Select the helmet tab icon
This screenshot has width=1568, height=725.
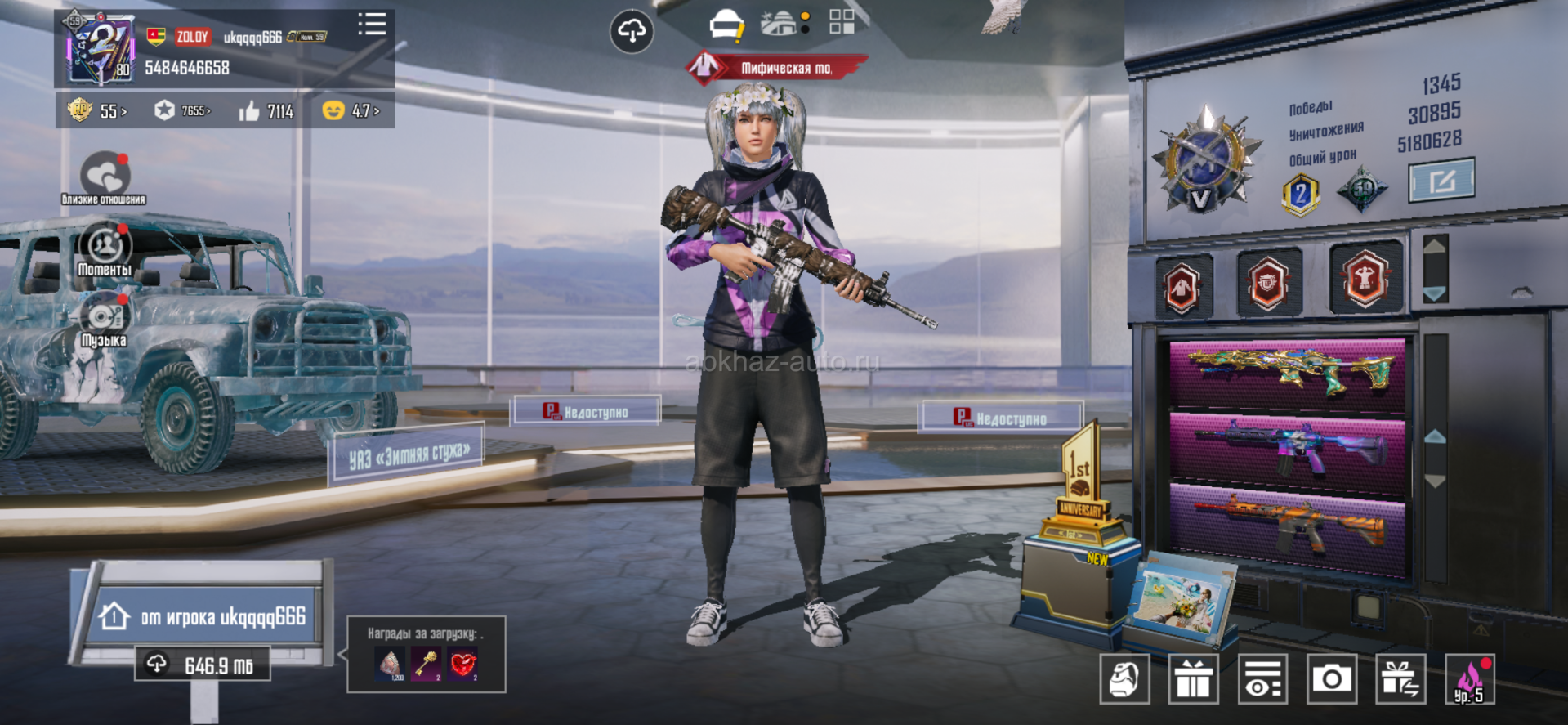coord(726,25)
